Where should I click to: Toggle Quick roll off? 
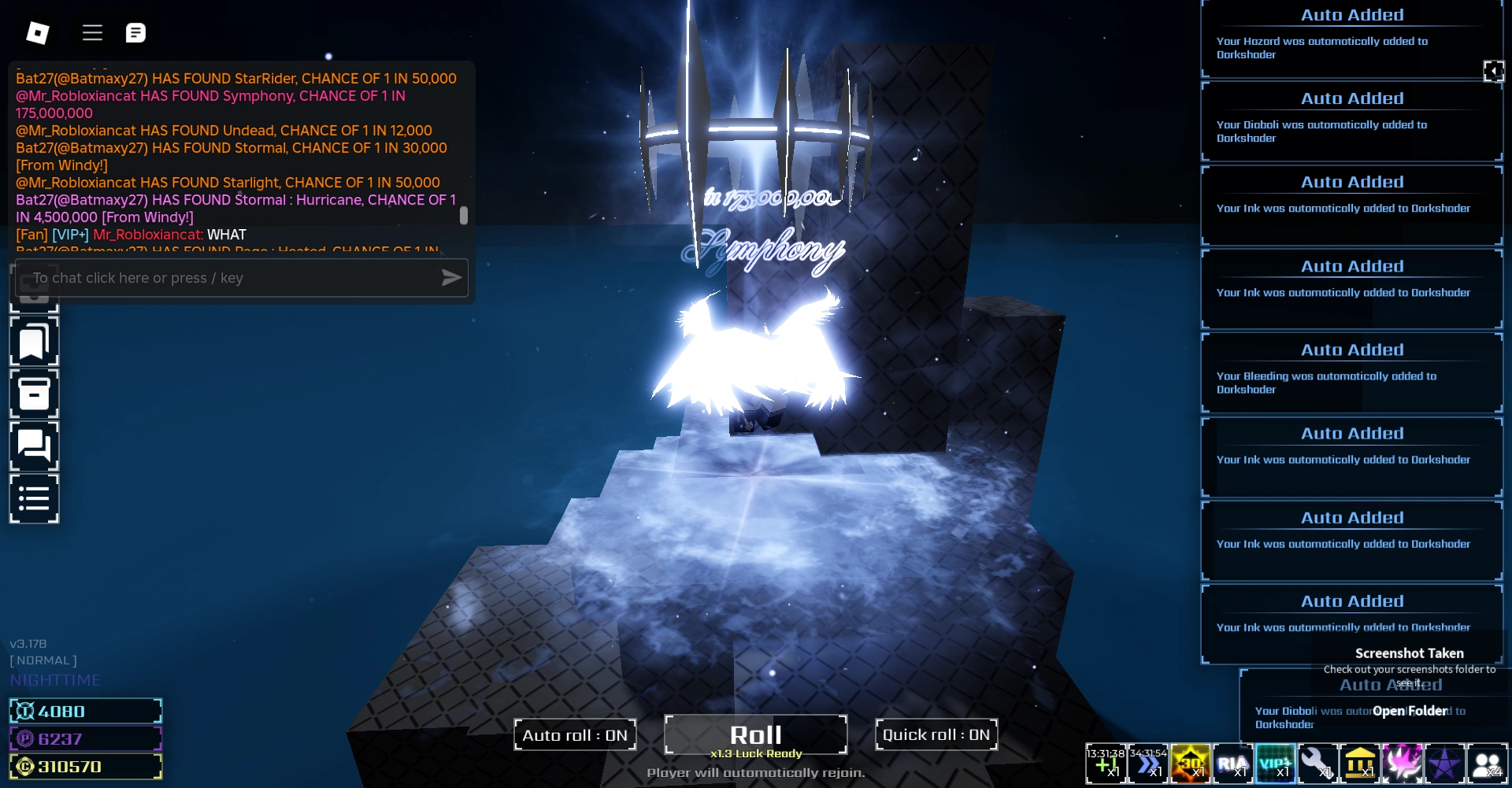pos(936,734)
